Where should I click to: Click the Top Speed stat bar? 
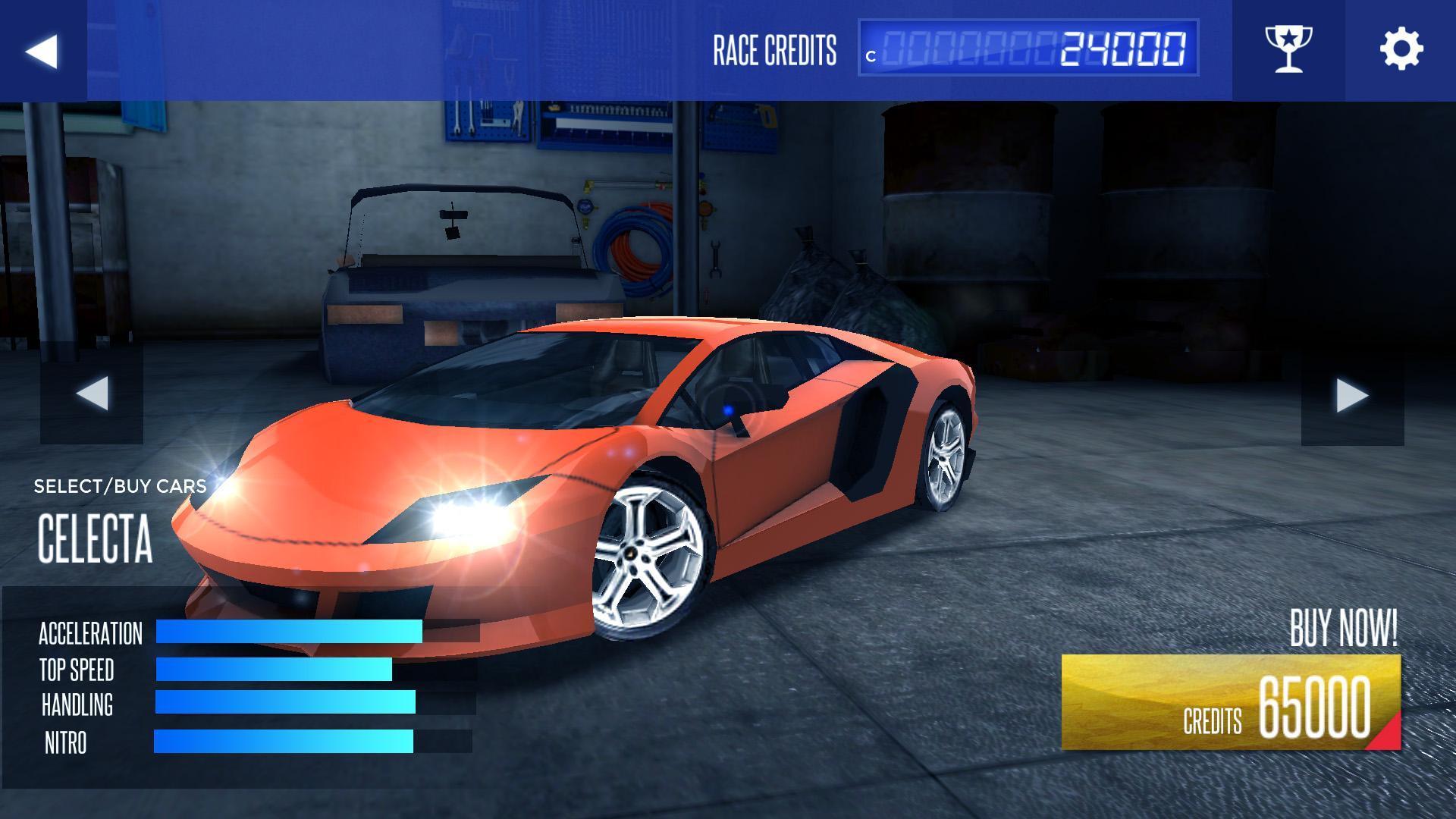point(273,670)
